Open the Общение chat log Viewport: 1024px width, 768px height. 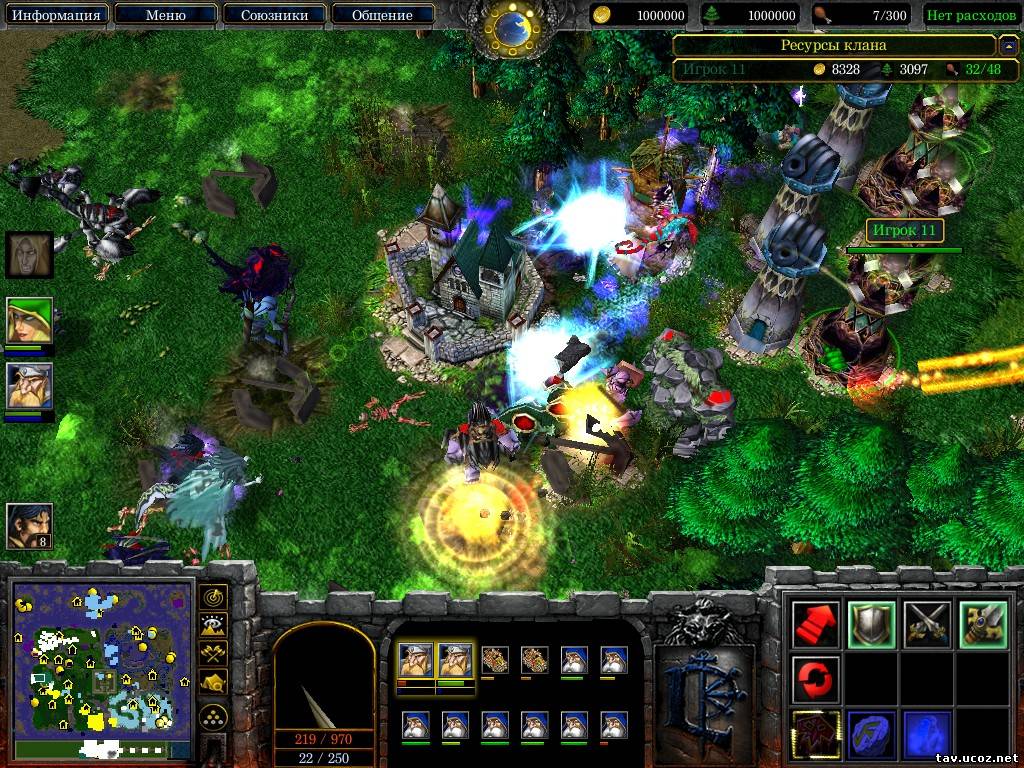(382, 15)
